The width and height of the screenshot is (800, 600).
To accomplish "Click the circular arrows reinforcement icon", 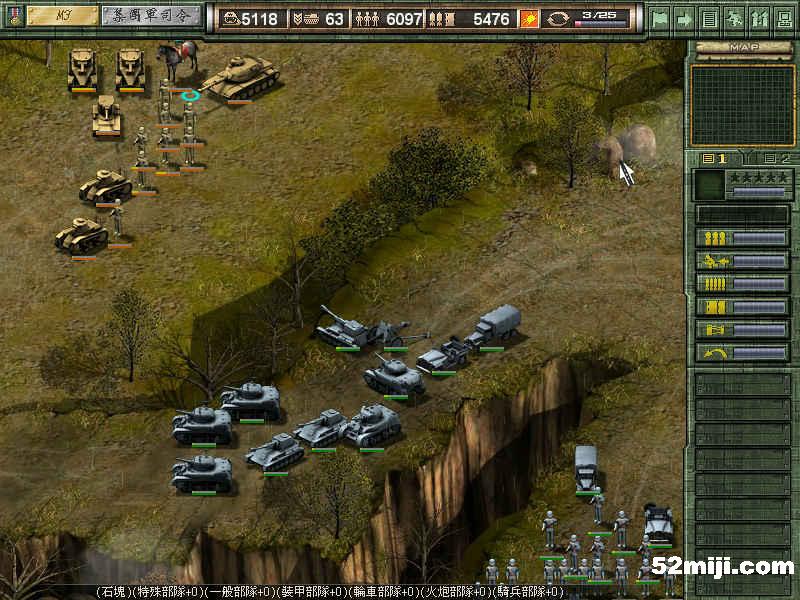I will pos(558,18).
